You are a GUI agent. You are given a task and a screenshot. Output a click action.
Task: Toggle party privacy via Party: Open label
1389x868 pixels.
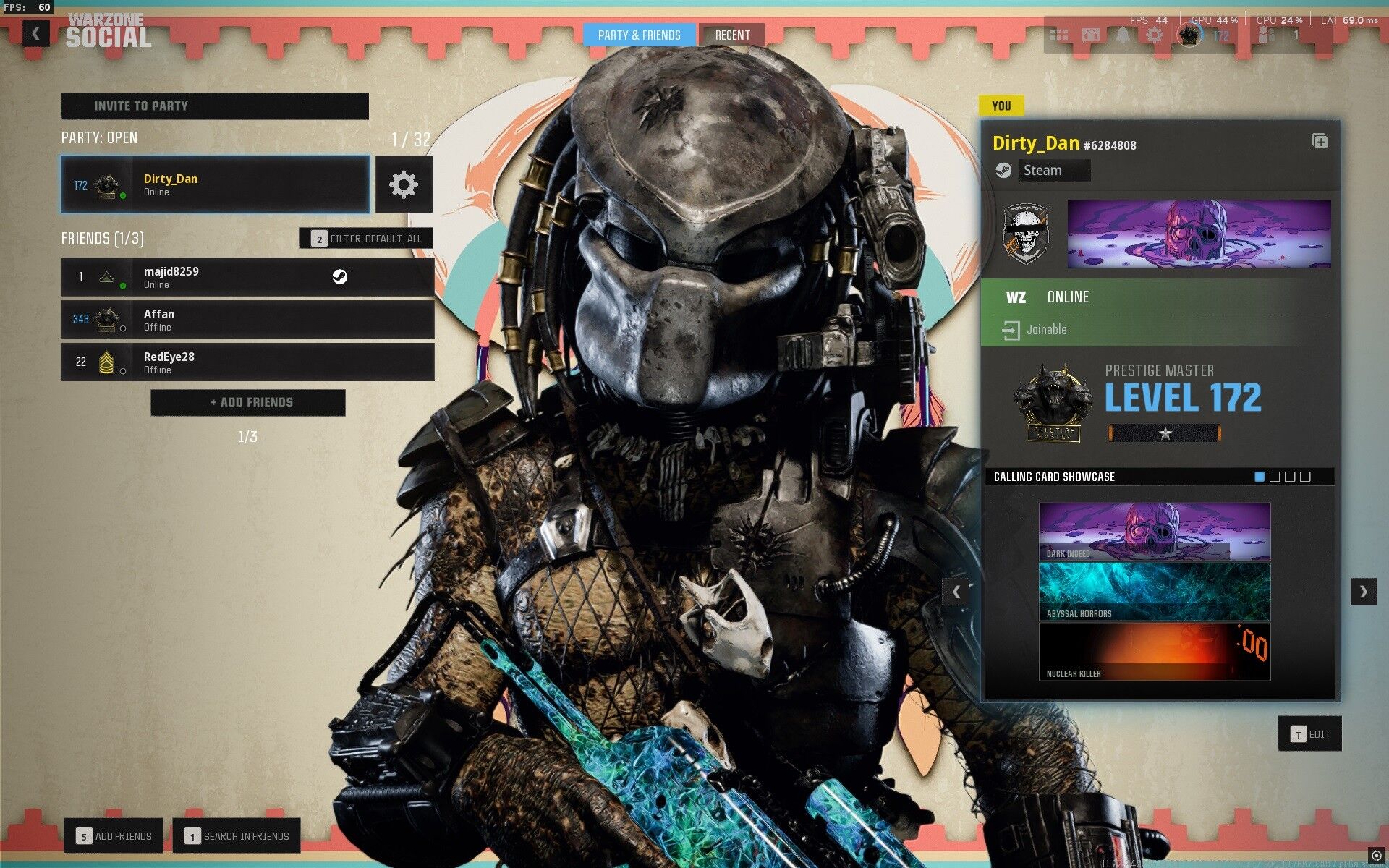(x=99, y=138)
